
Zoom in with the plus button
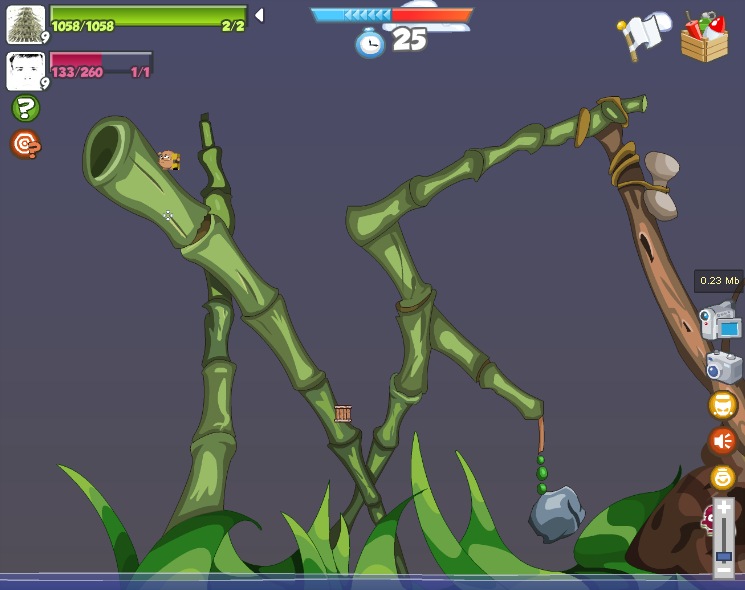click(x=723, y=509)
